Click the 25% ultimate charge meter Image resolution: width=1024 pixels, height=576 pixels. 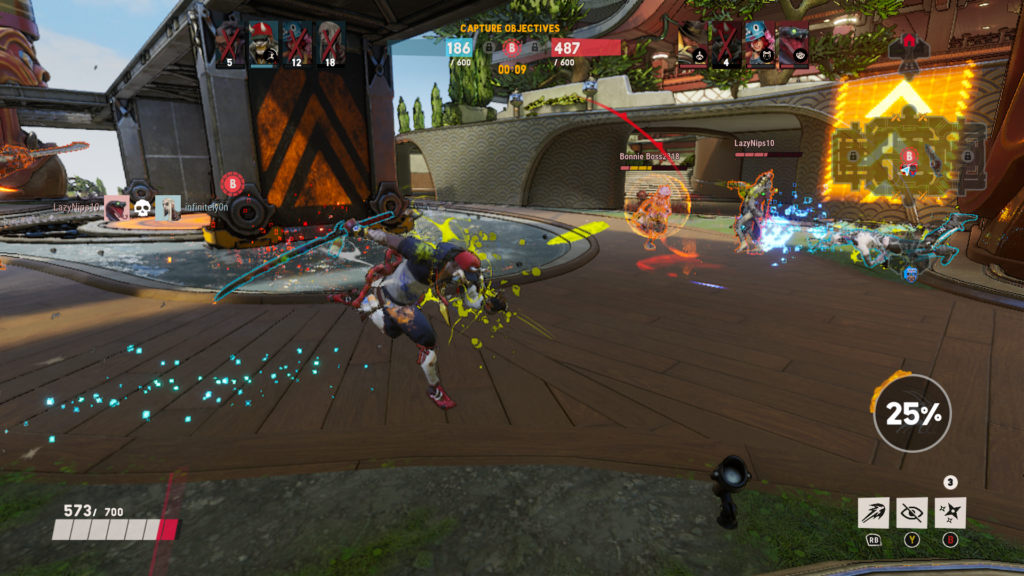click(911, 413)
